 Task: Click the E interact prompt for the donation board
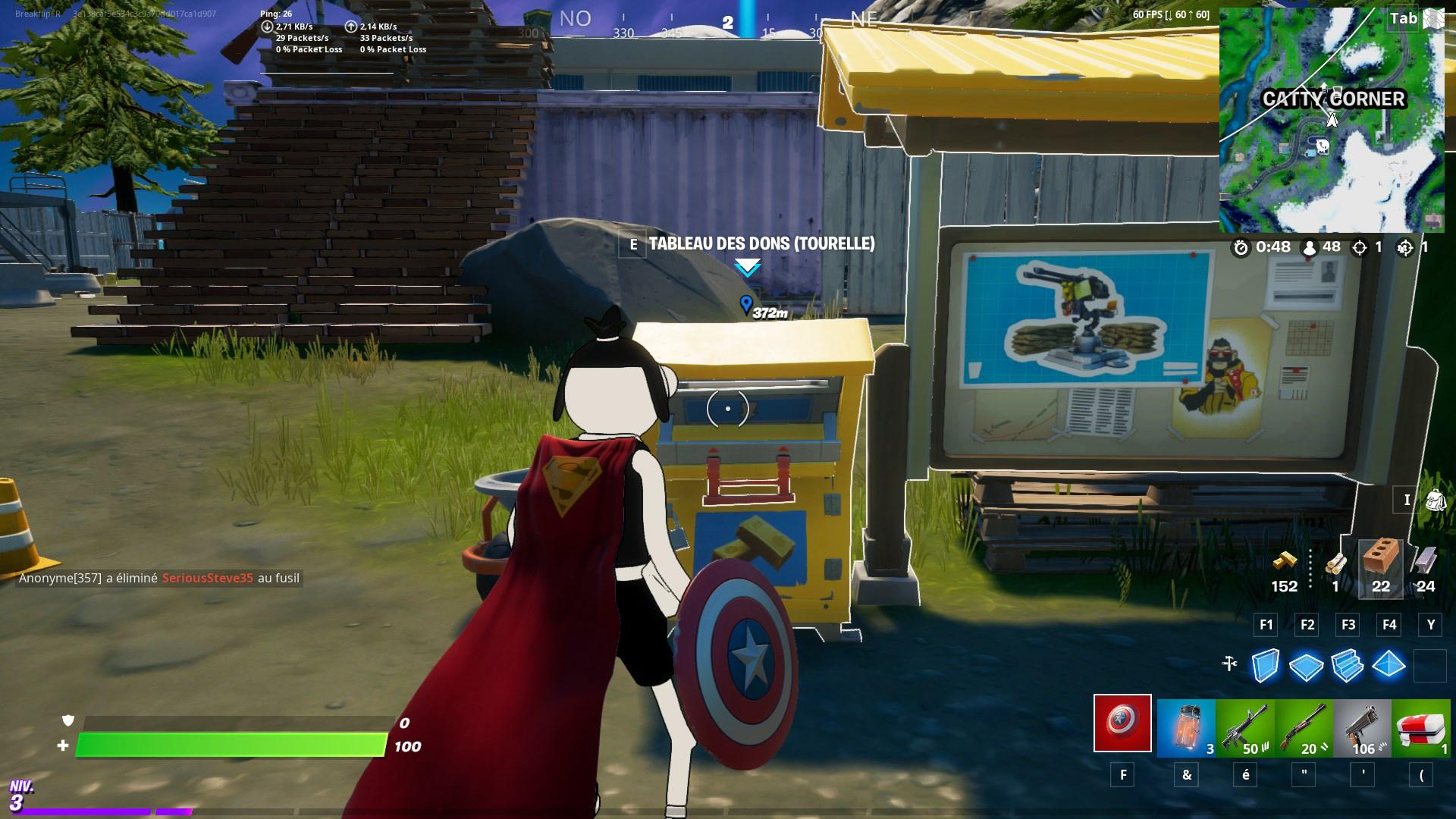point(633,244)
